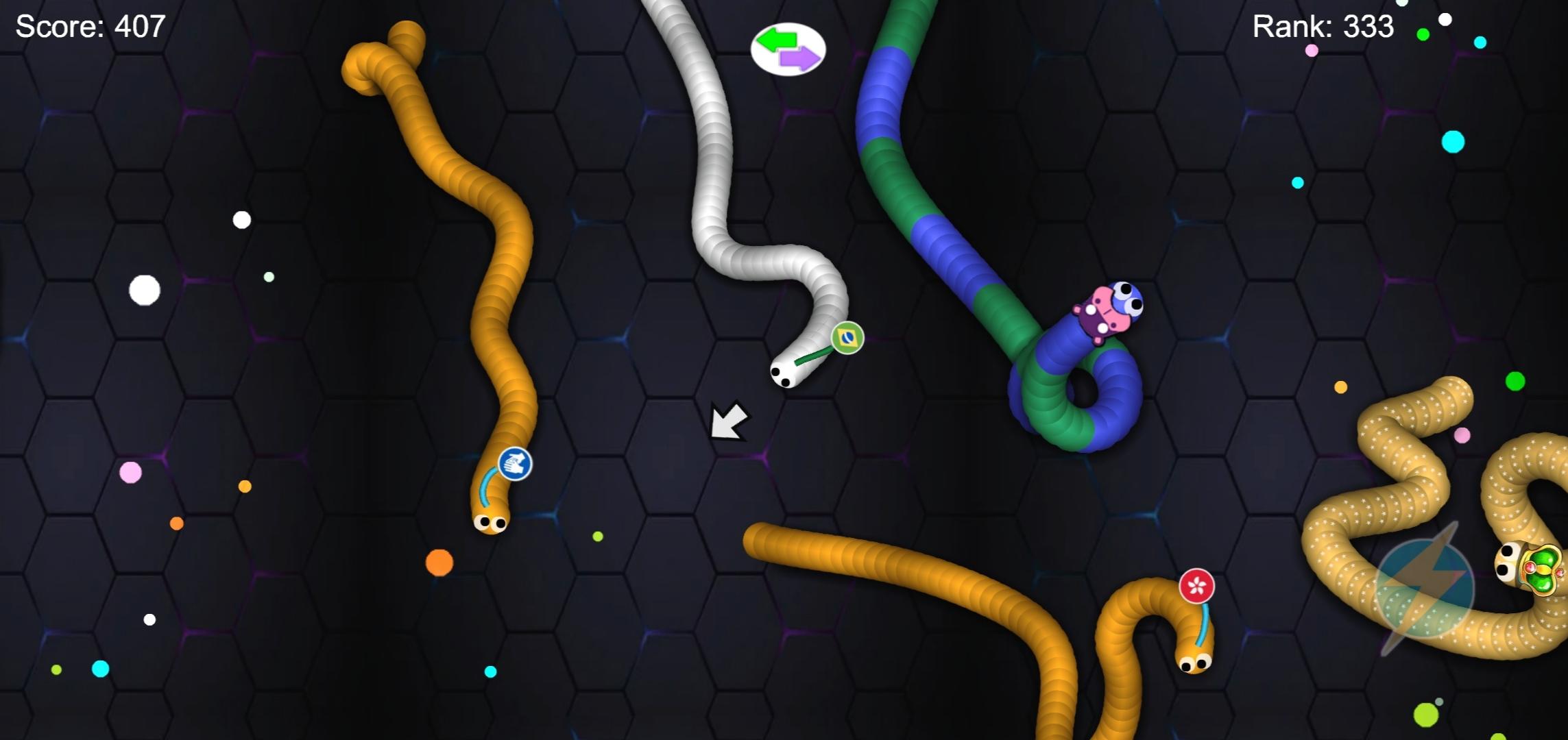Click the Score: 407 label
Viewport: 1568px width, 740px height.
(x=89, y=27)
